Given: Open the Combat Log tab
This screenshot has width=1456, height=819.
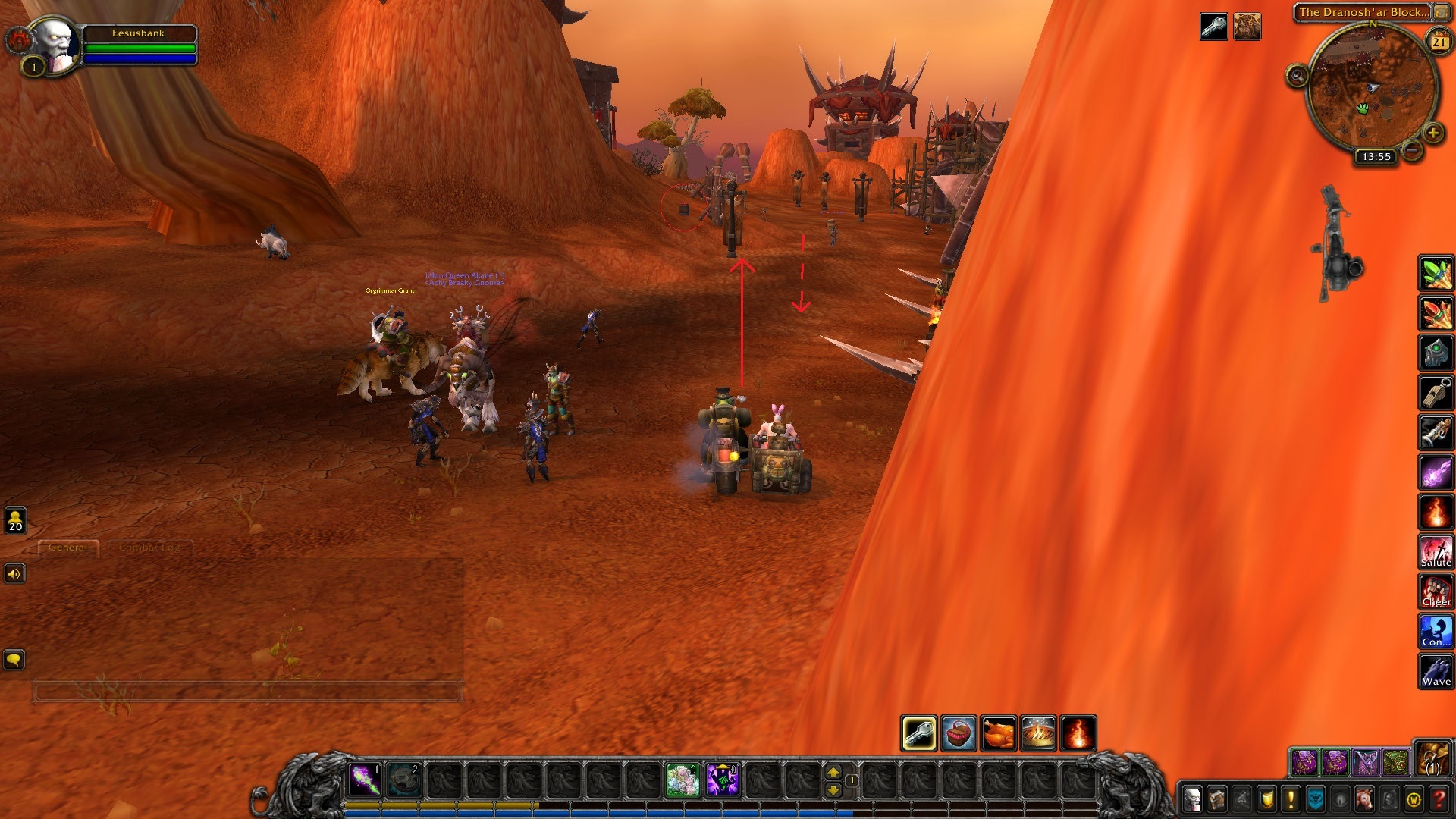Looking at the screenshot, I should [x=149, y=548].
